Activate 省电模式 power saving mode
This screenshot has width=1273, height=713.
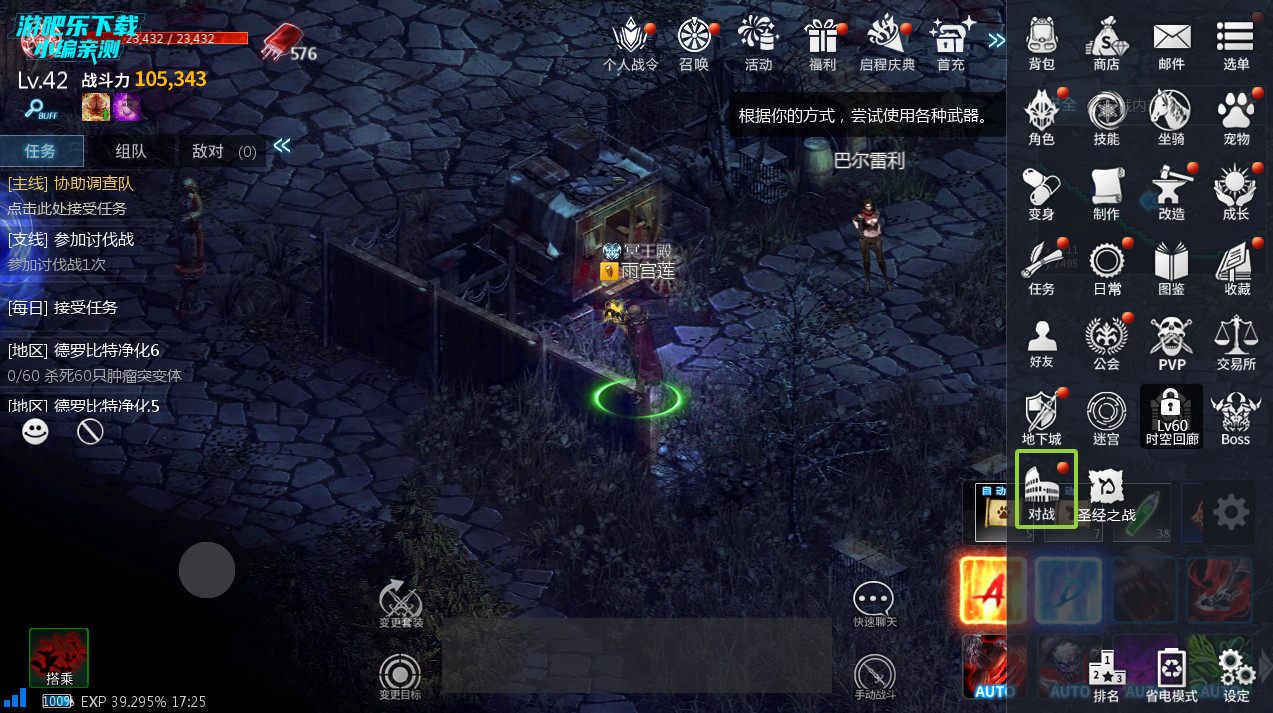click(1171, 675)
